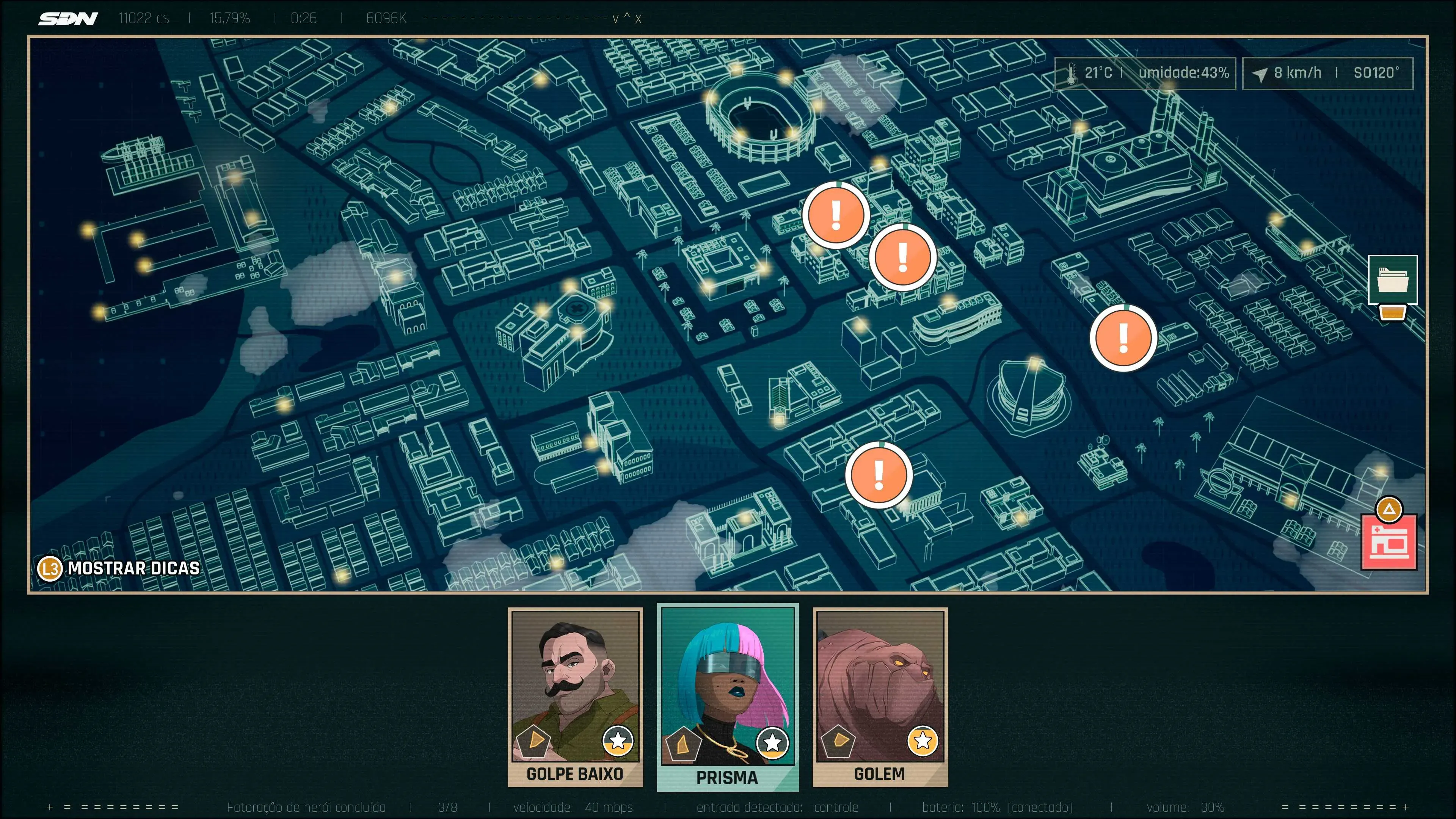The height and width of the screenshot is (819, 1456).
Task: Show hints via Mostrar Dicas
Action: pyautogui.click(x=119, y=568)
